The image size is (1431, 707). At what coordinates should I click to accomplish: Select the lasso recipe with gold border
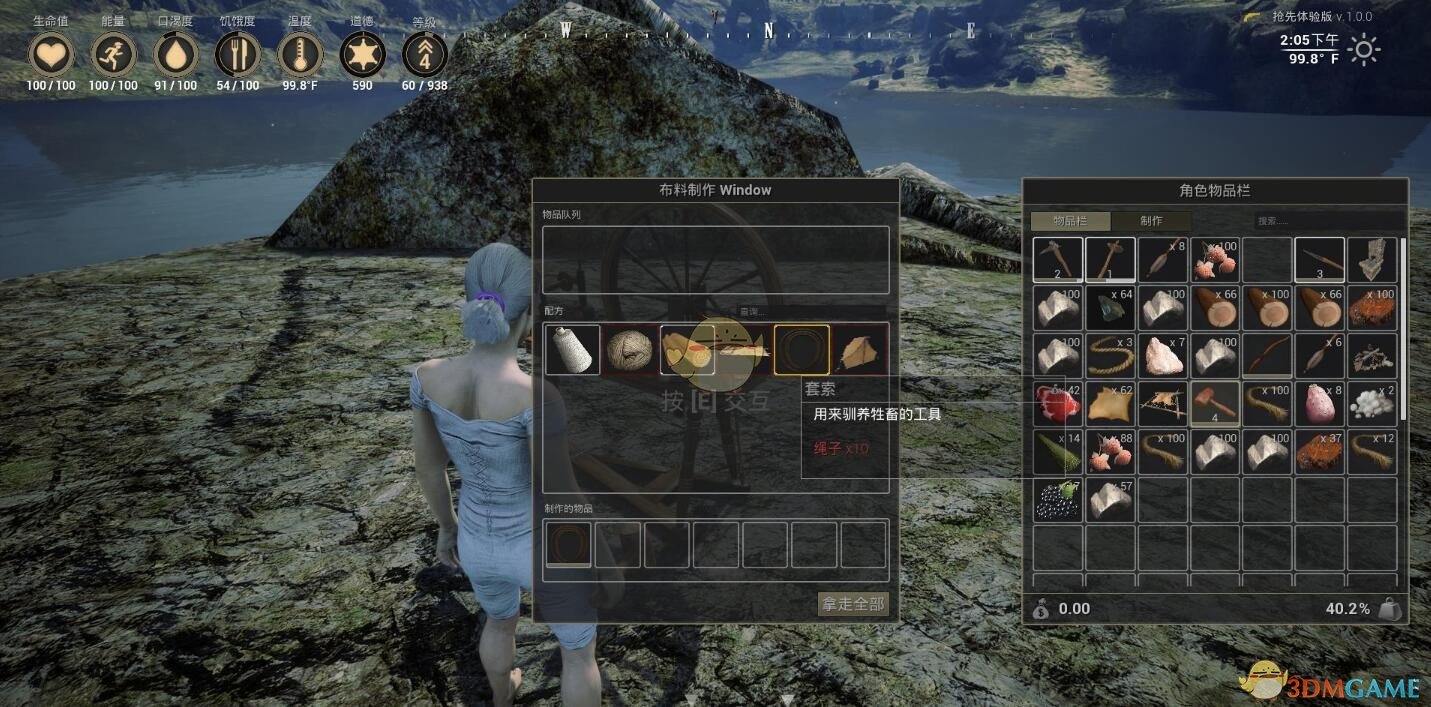click(x=801, y=350)
